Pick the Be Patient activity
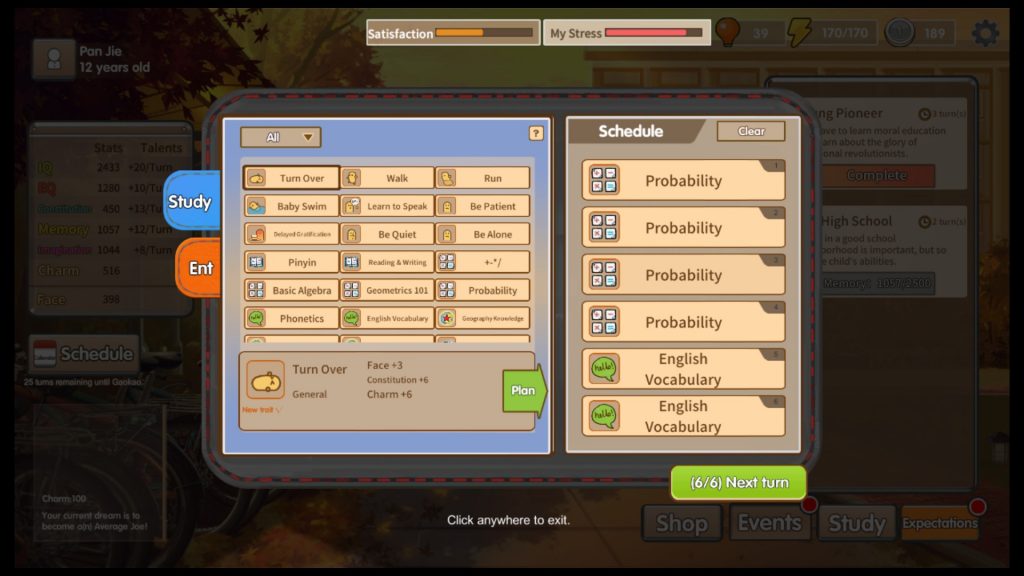The width and height of the screenshot is (1024, 576). tap(483, 206)
